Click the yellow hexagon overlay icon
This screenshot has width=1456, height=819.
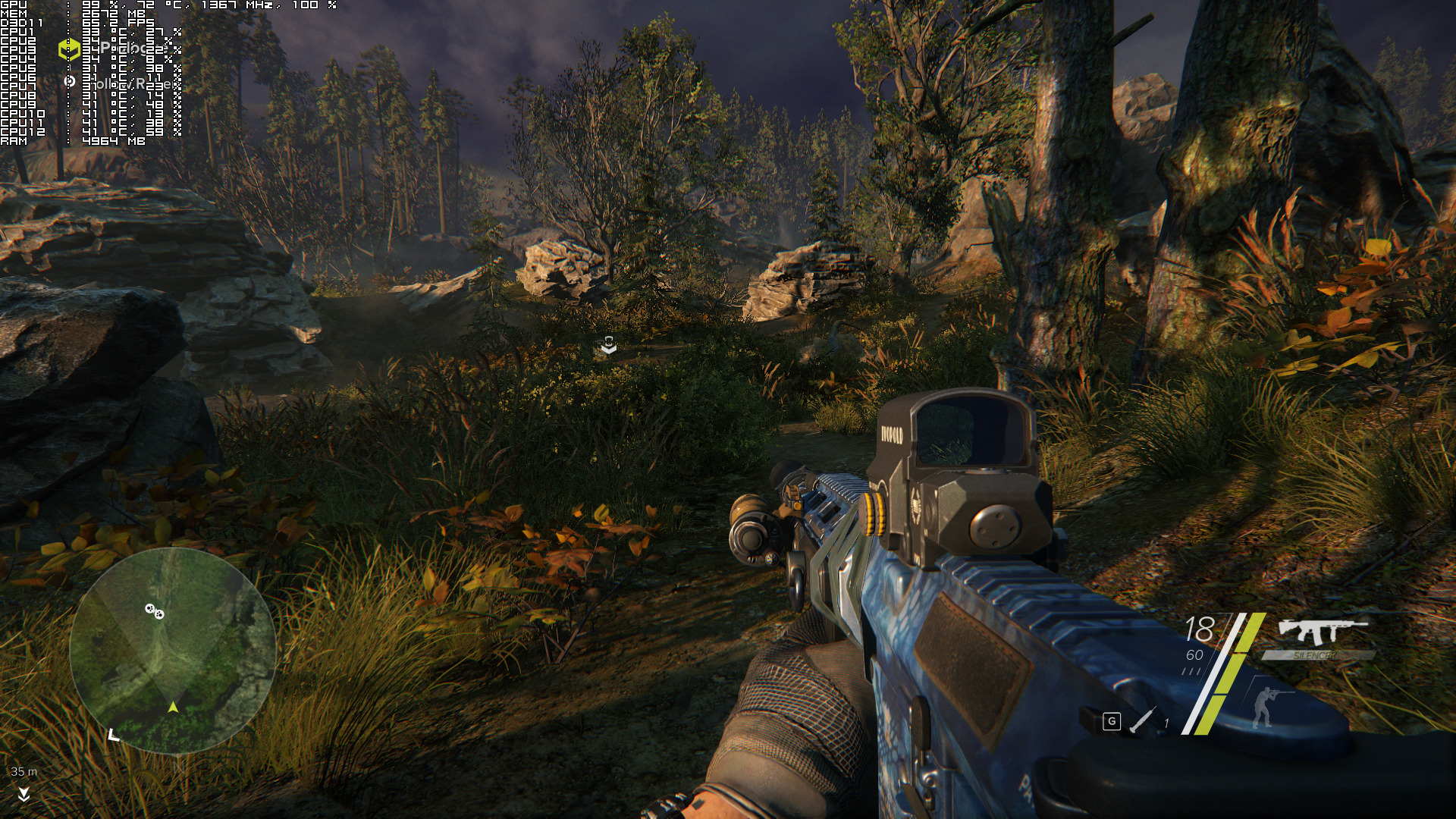[x=69, y=49]
